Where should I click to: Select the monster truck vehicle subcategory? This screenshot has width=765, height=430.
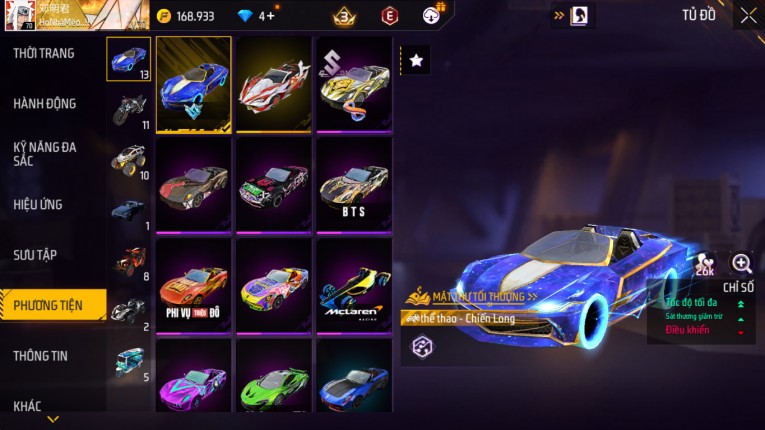129,160
